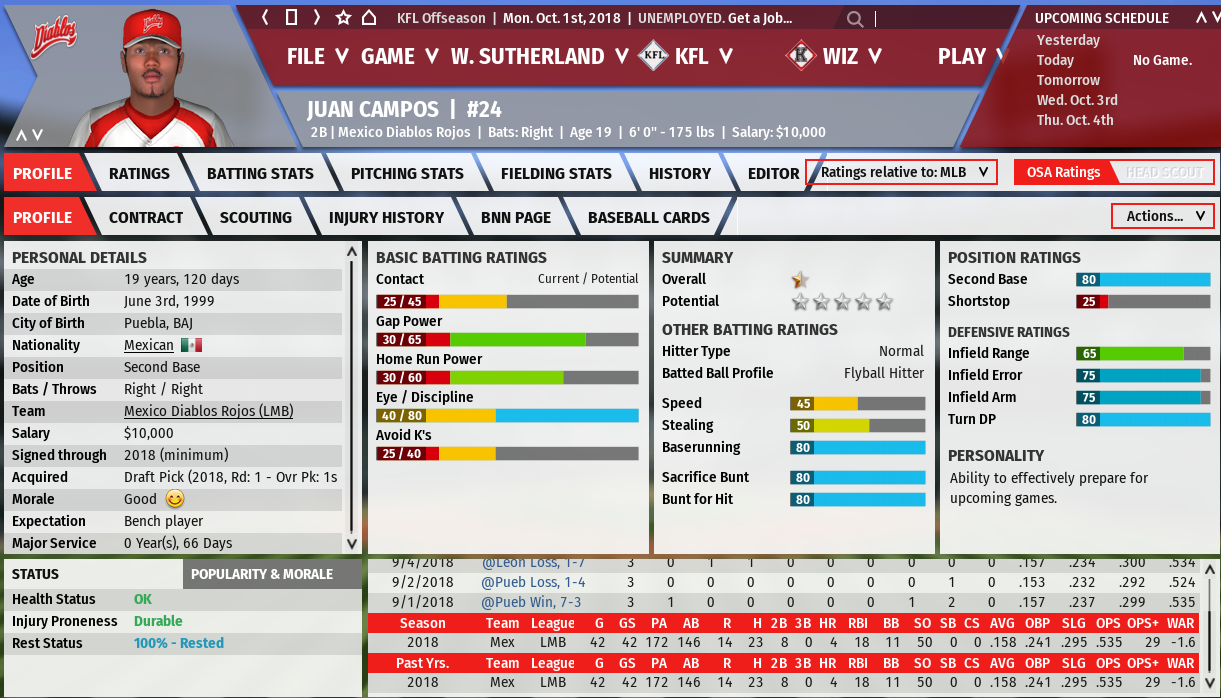
Task: Switch to the POPULARITY & MORALE panel
Action: (x=261, y=574)
